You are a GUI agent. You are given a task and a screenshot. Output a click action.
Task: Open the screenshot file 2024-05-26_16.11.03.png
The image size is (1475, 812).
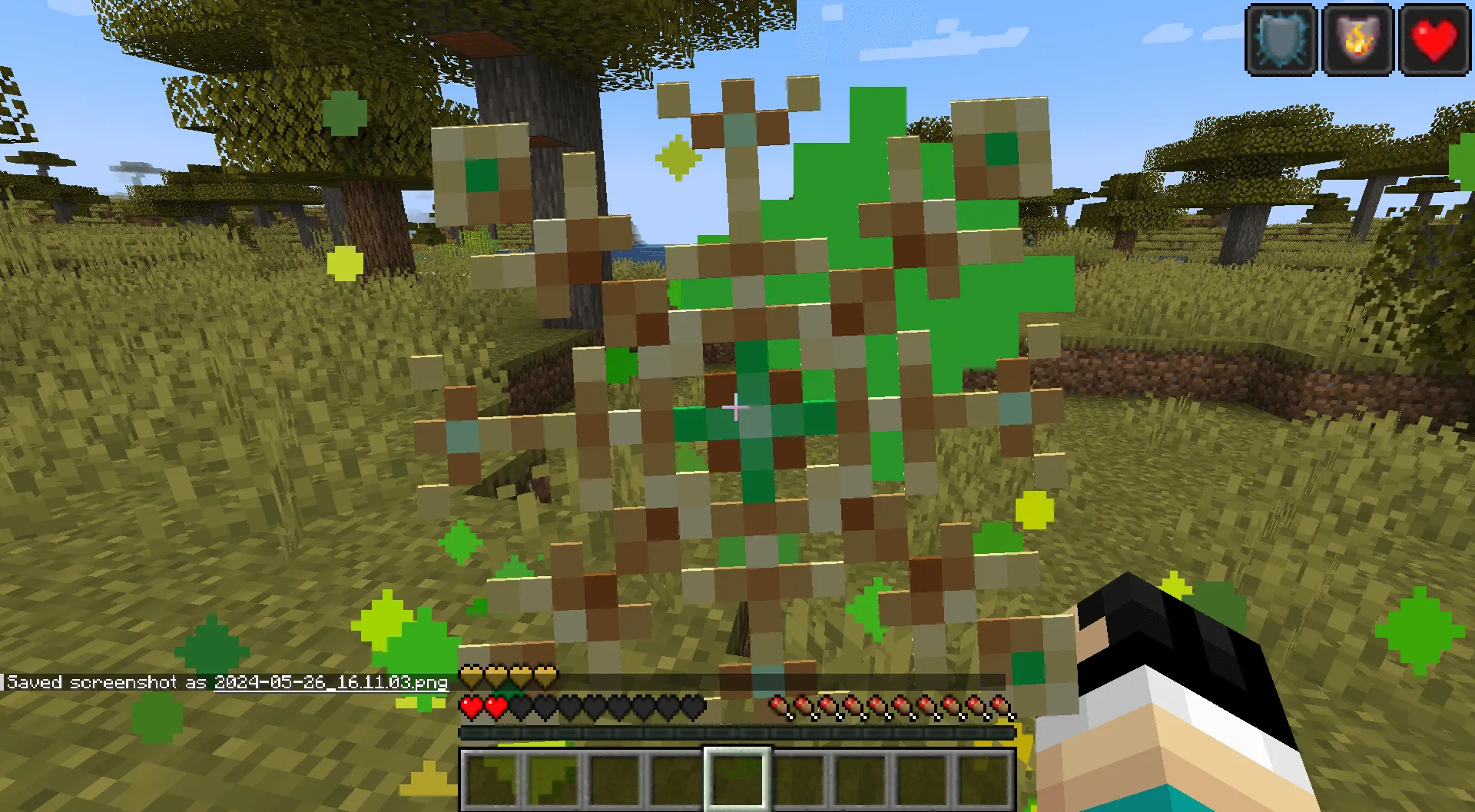[x=332, y=681]
